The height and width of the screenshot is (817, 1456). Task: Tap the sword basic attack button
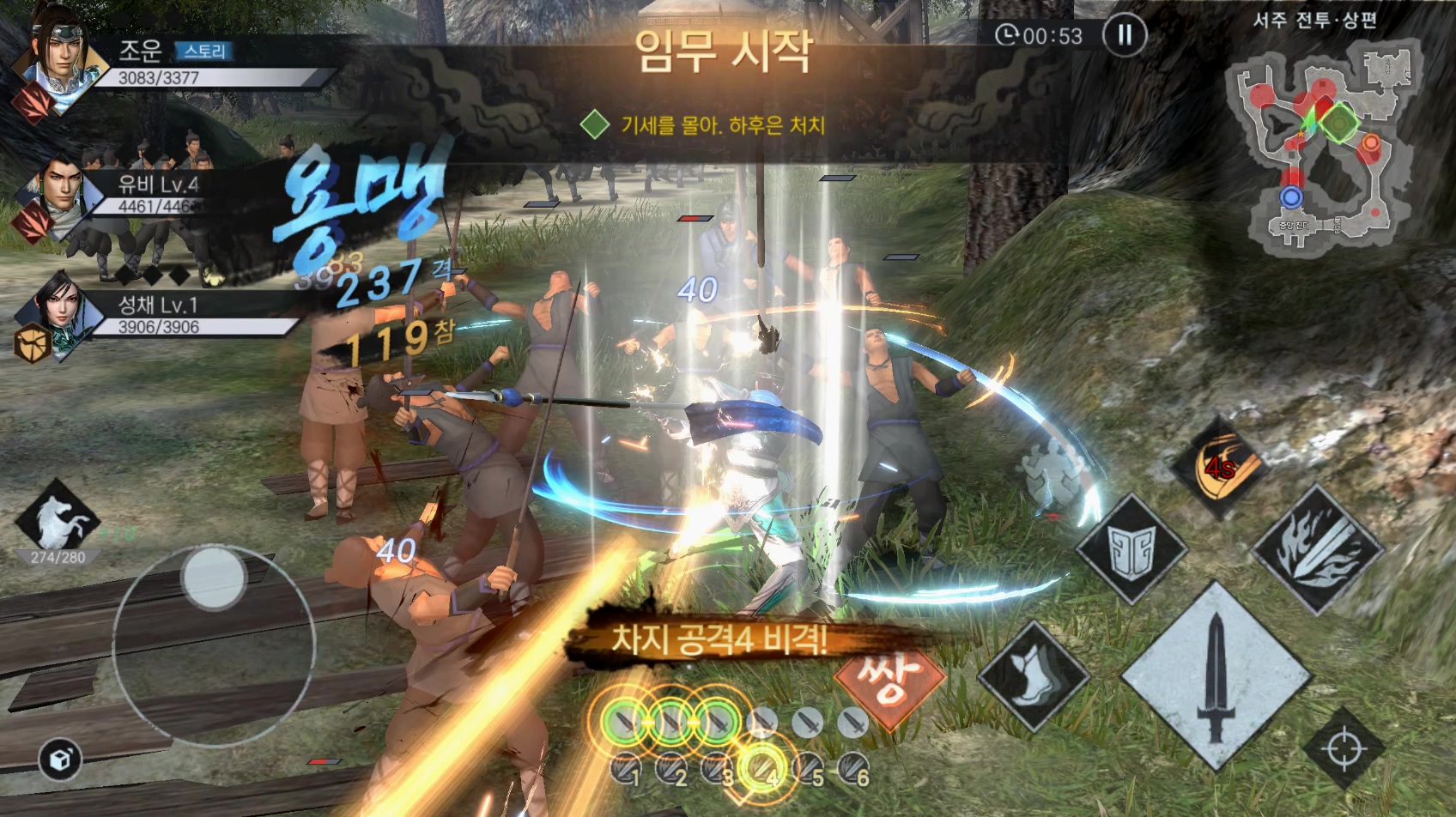coord(1216,677)
